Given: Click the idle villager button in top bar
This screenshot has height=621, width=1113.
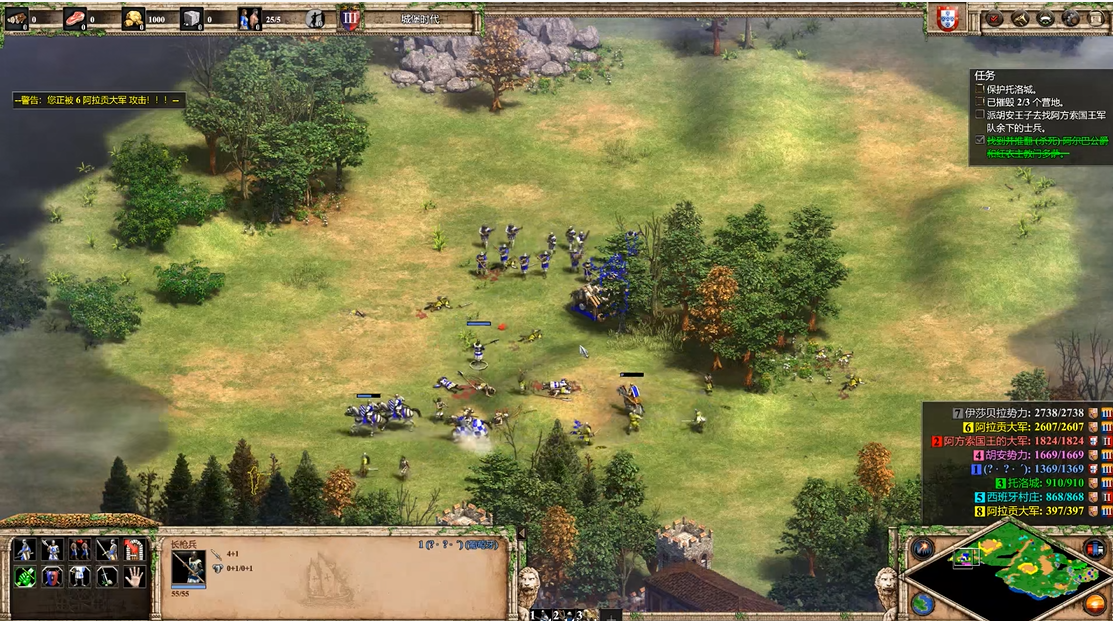Looking at the screenshot, I should click(315, 18).
